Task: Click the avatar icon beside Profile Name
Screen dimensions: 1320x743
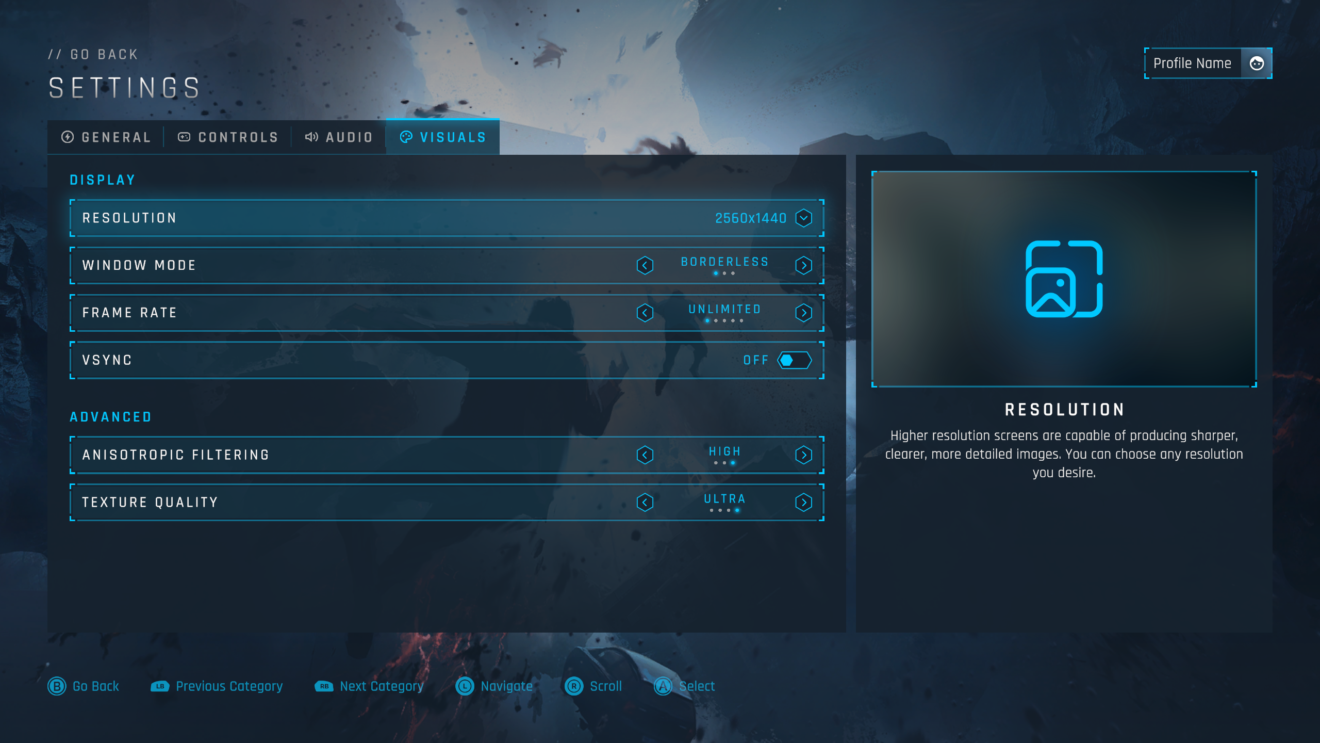Action: tap(1257, 63)
